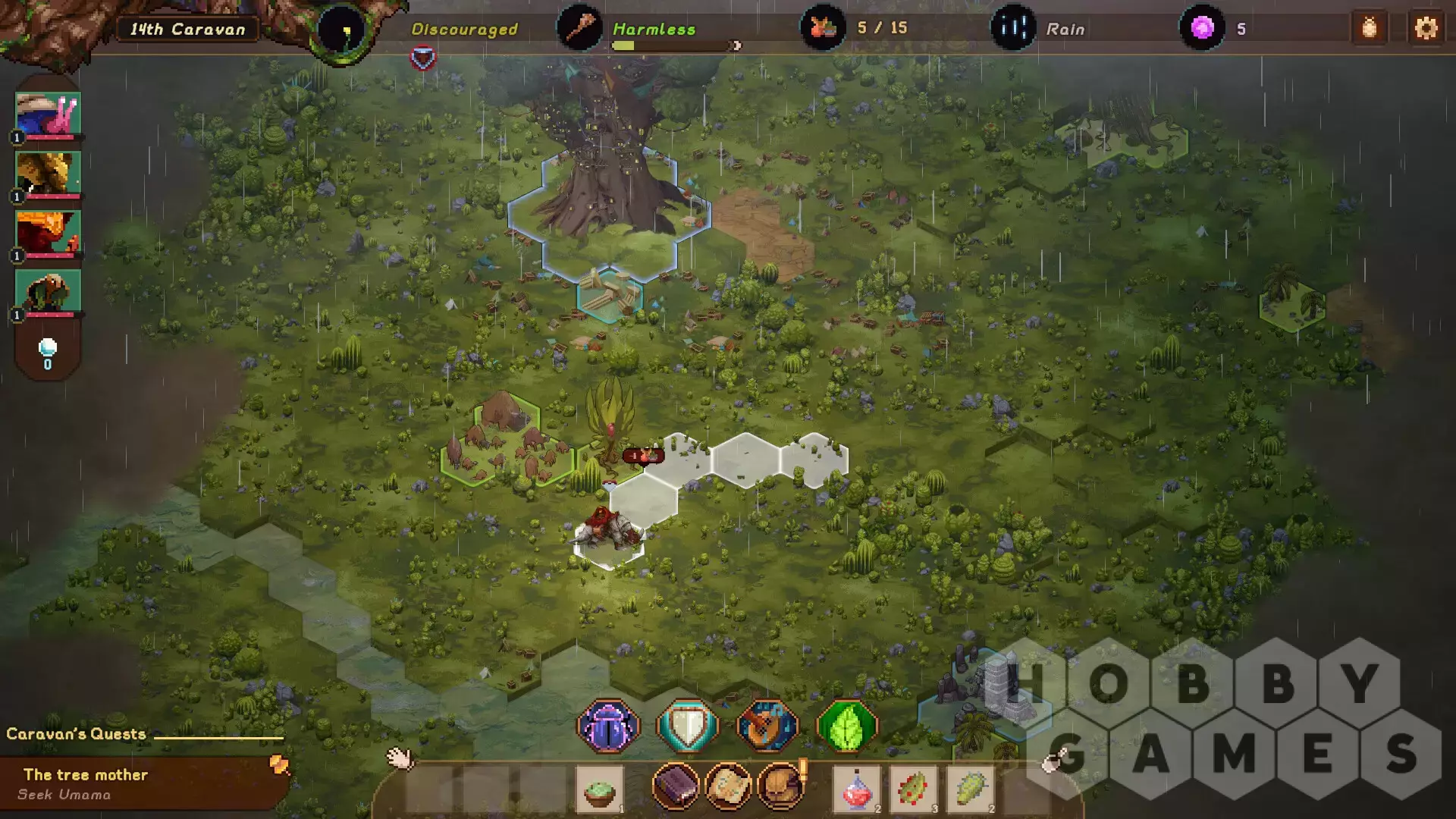Open the backpack with exclamation alert
Image resolution: width=1456 pixels, height=819 pixels.
pos(781,786)
